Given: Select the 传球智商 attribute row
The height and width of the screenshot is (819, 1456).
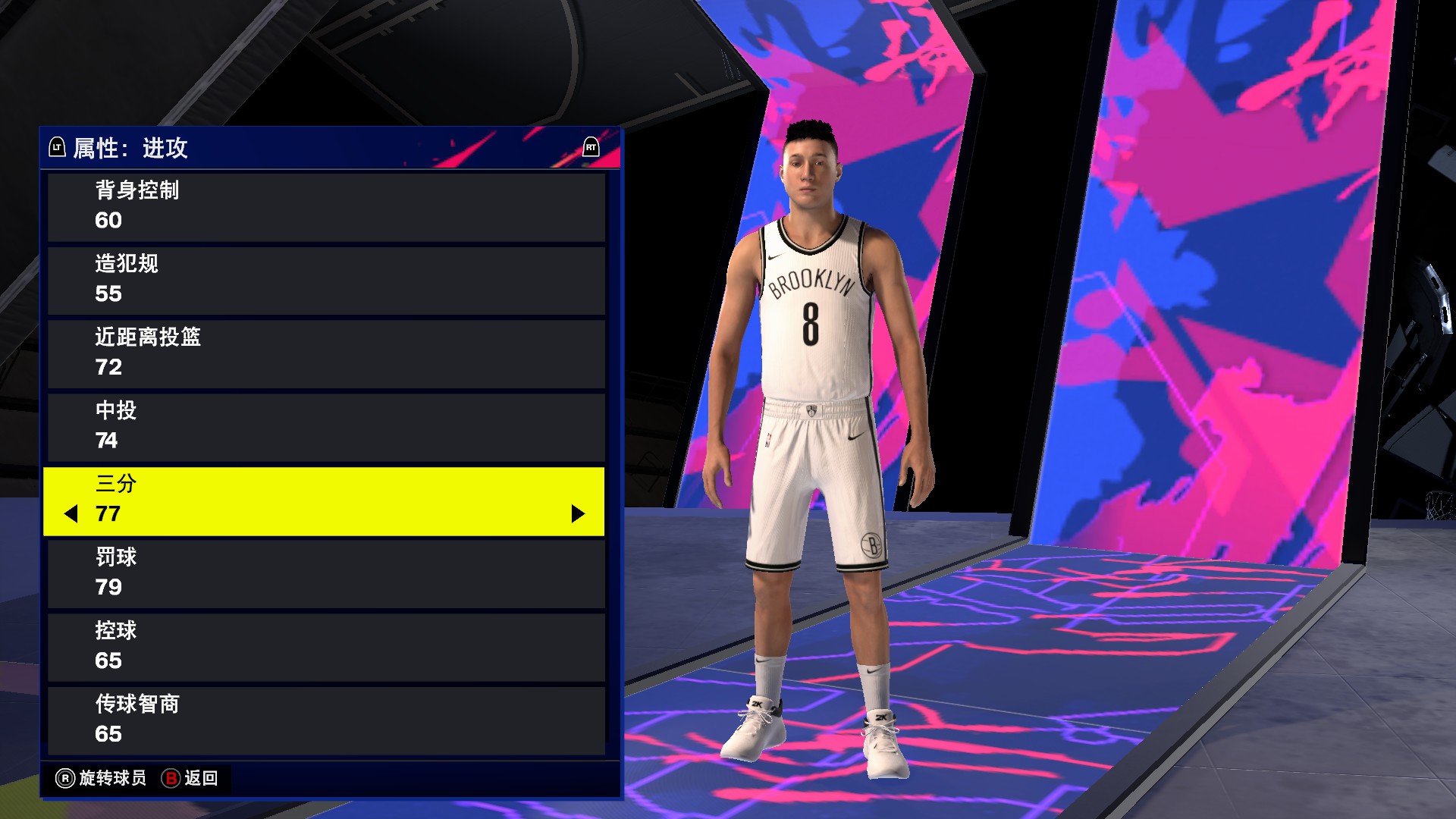Looking at the screenshot, I should (x=326, y=720).
